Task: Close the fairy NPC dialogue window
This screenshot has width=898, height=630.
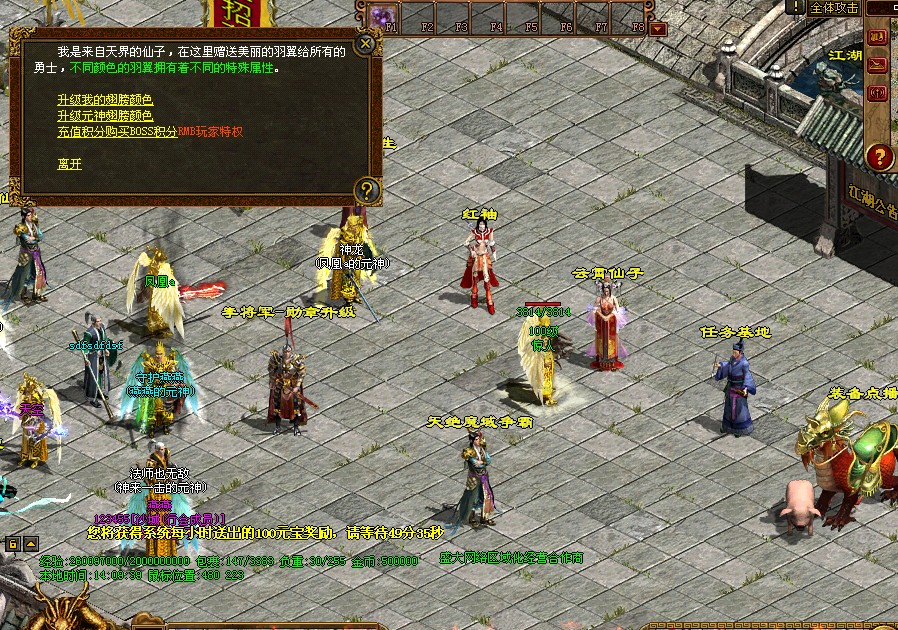Action: click(x=367, y=43)
